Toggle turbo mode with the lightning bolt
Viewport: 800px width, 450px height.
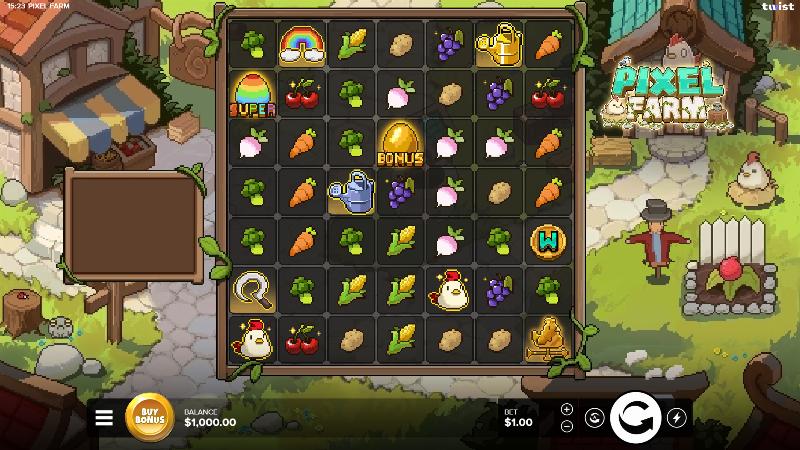click(x=677, y=418)
